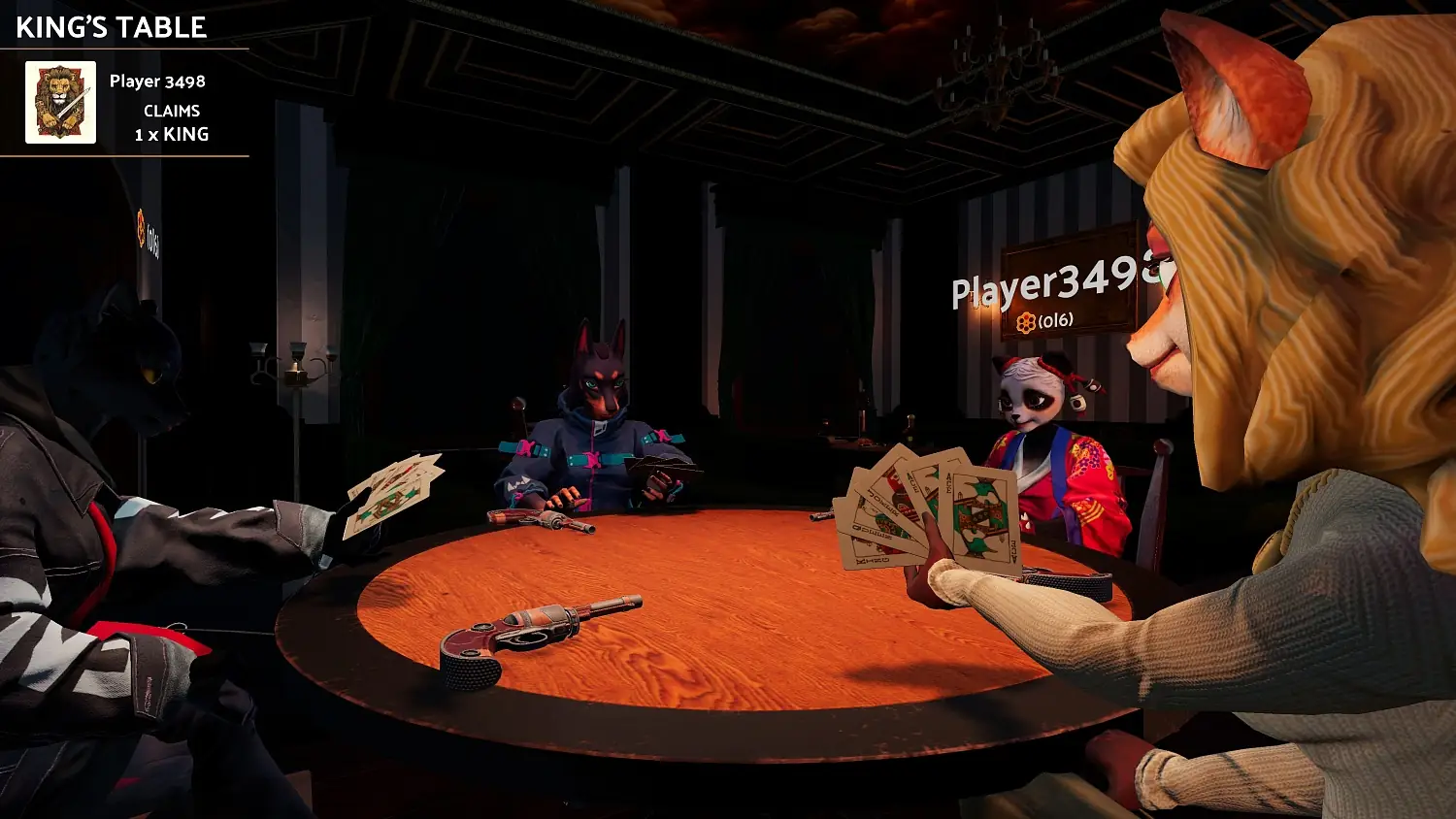
Task: Select the 1 x KING claim label
Action: pyautogui.click(x=171, y=135)
